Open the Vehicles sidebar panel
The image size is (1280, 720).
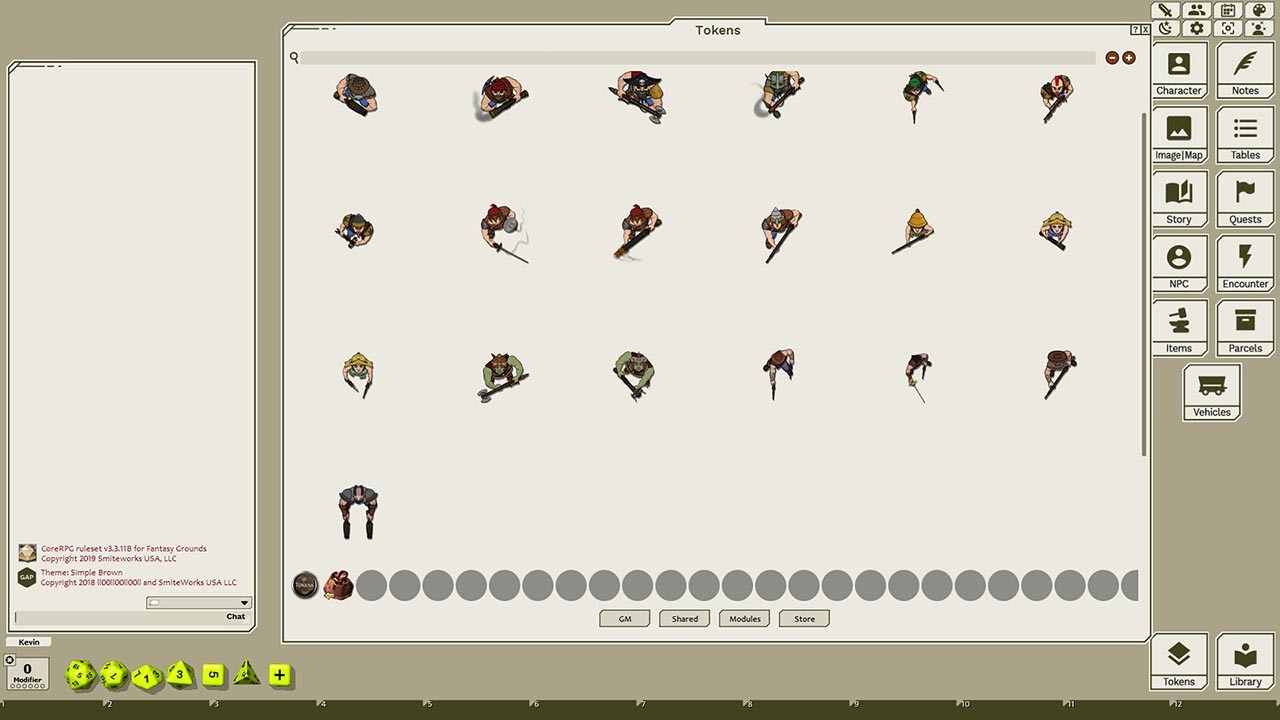(1211, 392)
